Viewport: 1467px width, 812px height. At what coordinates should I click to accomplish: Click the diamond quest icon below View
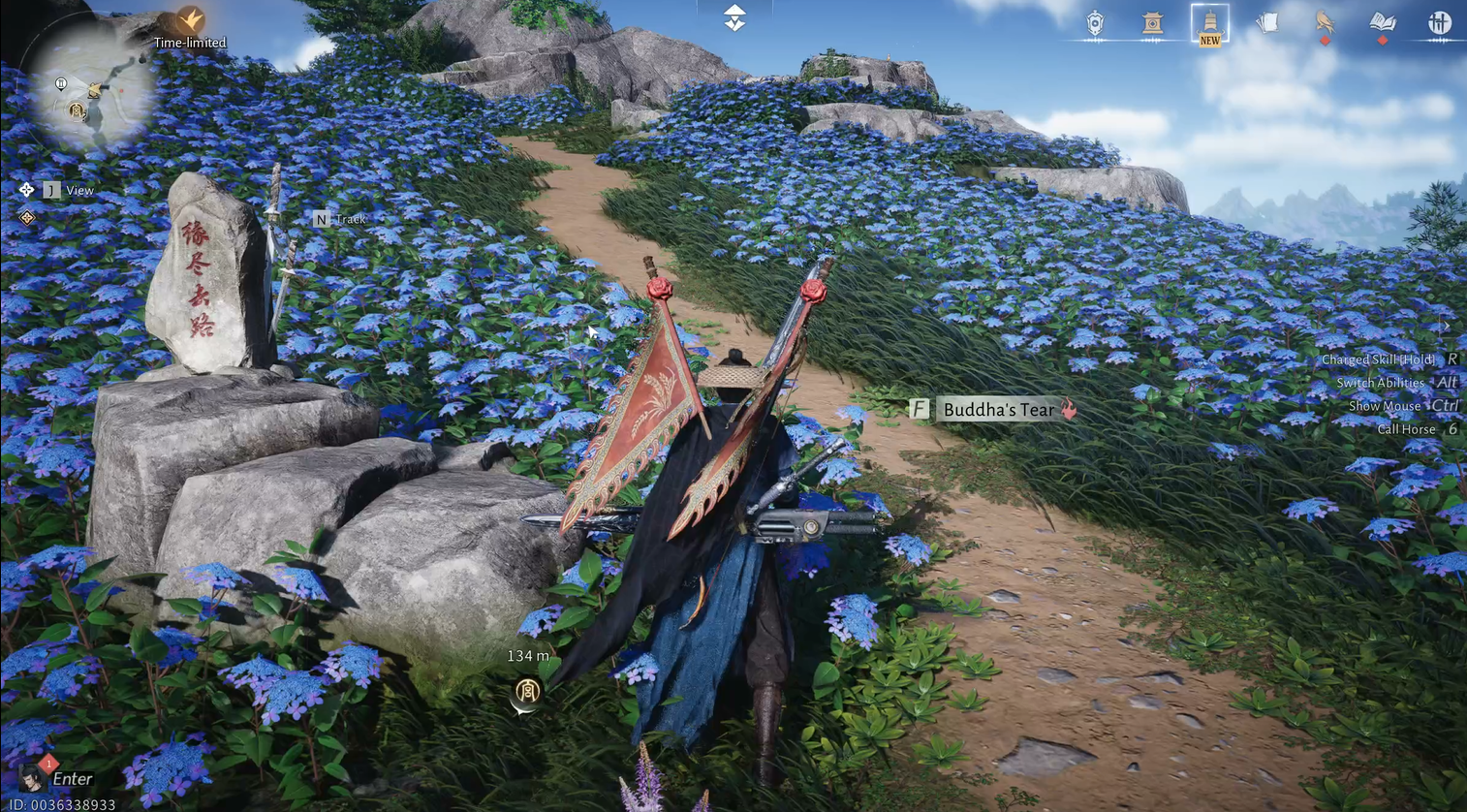(x=27, y=218)
